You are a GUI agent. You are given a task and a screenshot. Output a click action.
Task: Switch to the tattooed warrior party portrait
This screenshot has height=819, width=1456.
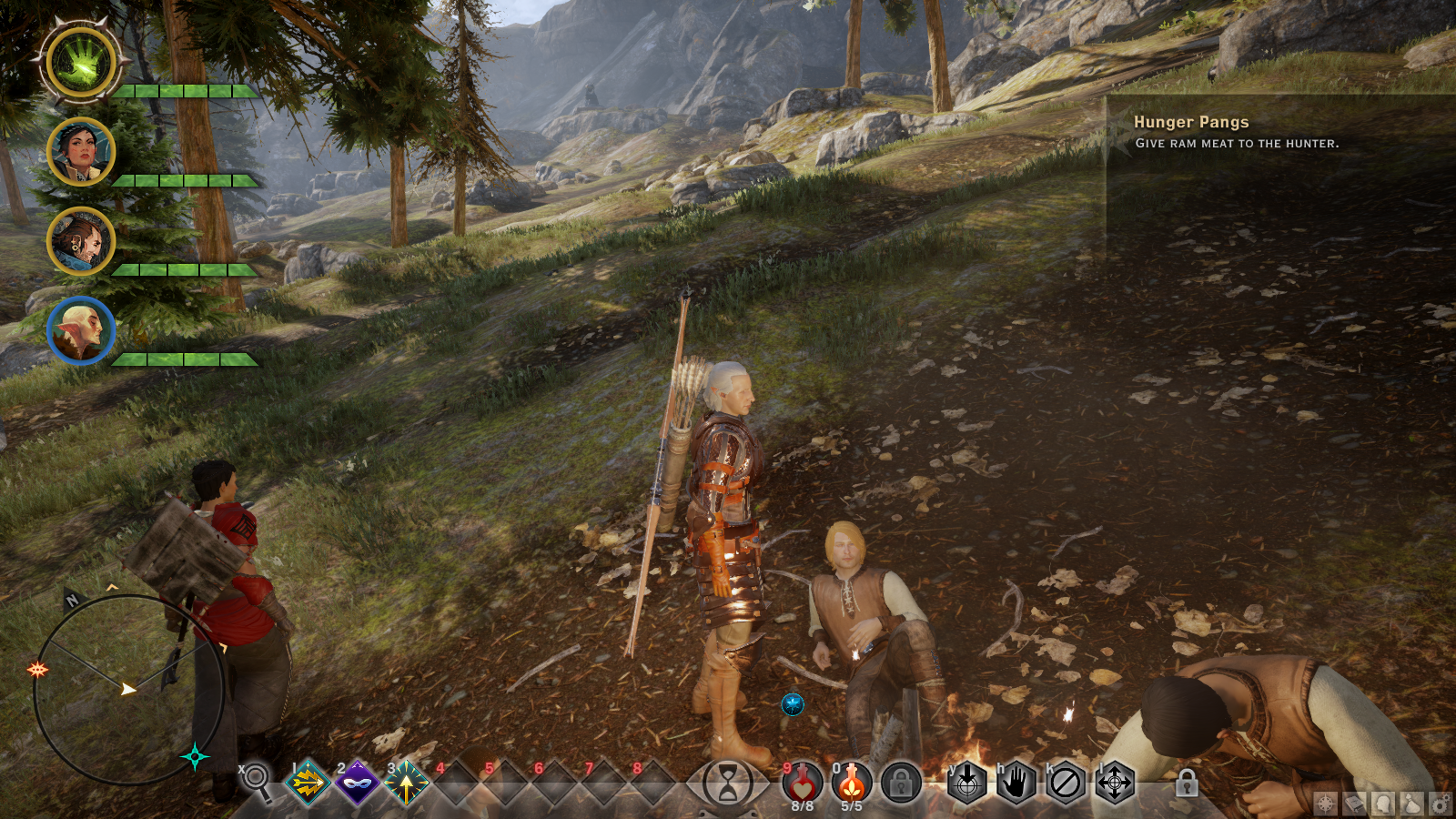point(81,241)
